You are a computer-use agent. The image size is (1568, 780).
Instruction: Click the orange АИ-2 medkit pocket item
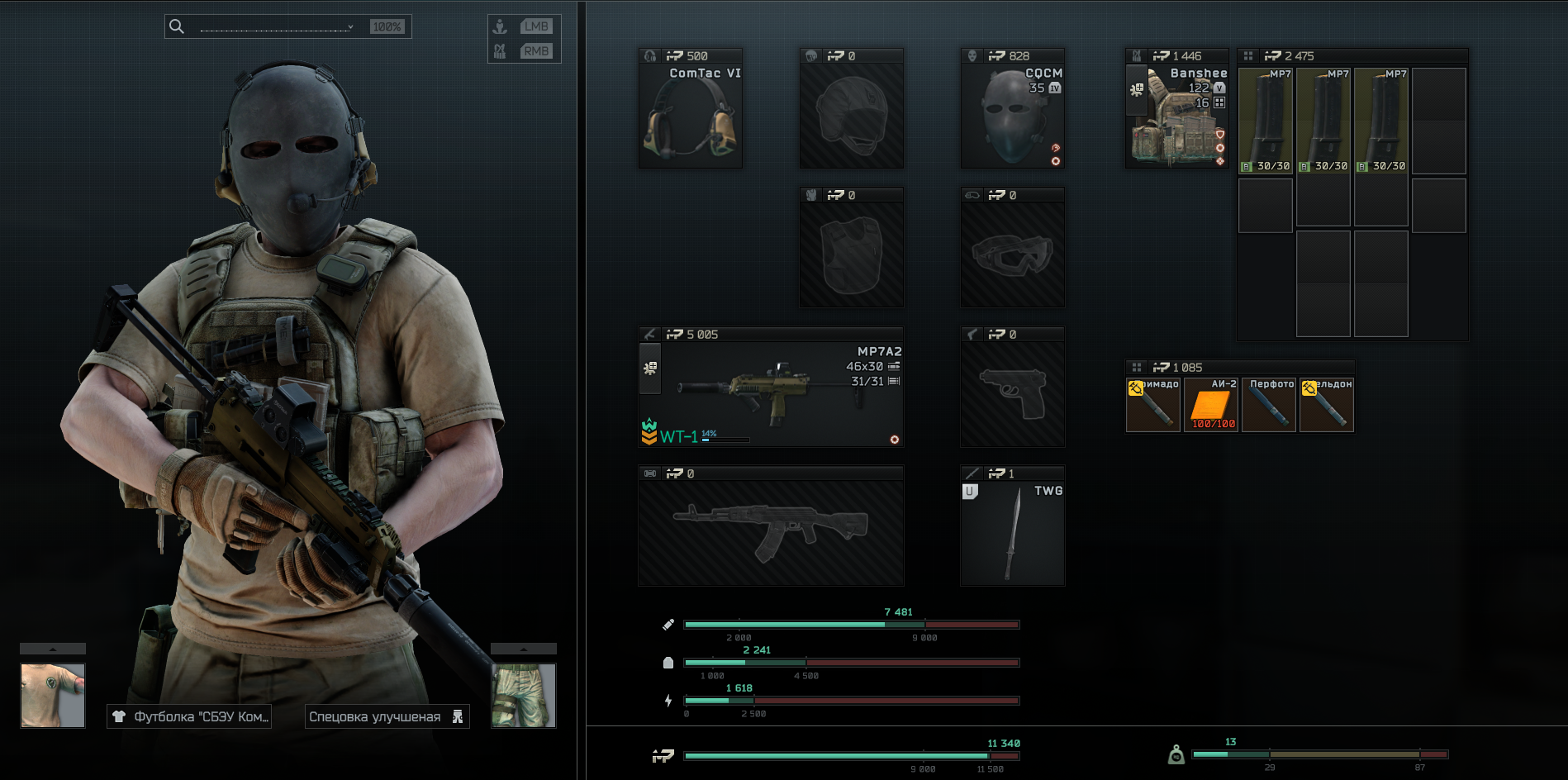(1211, 405)
